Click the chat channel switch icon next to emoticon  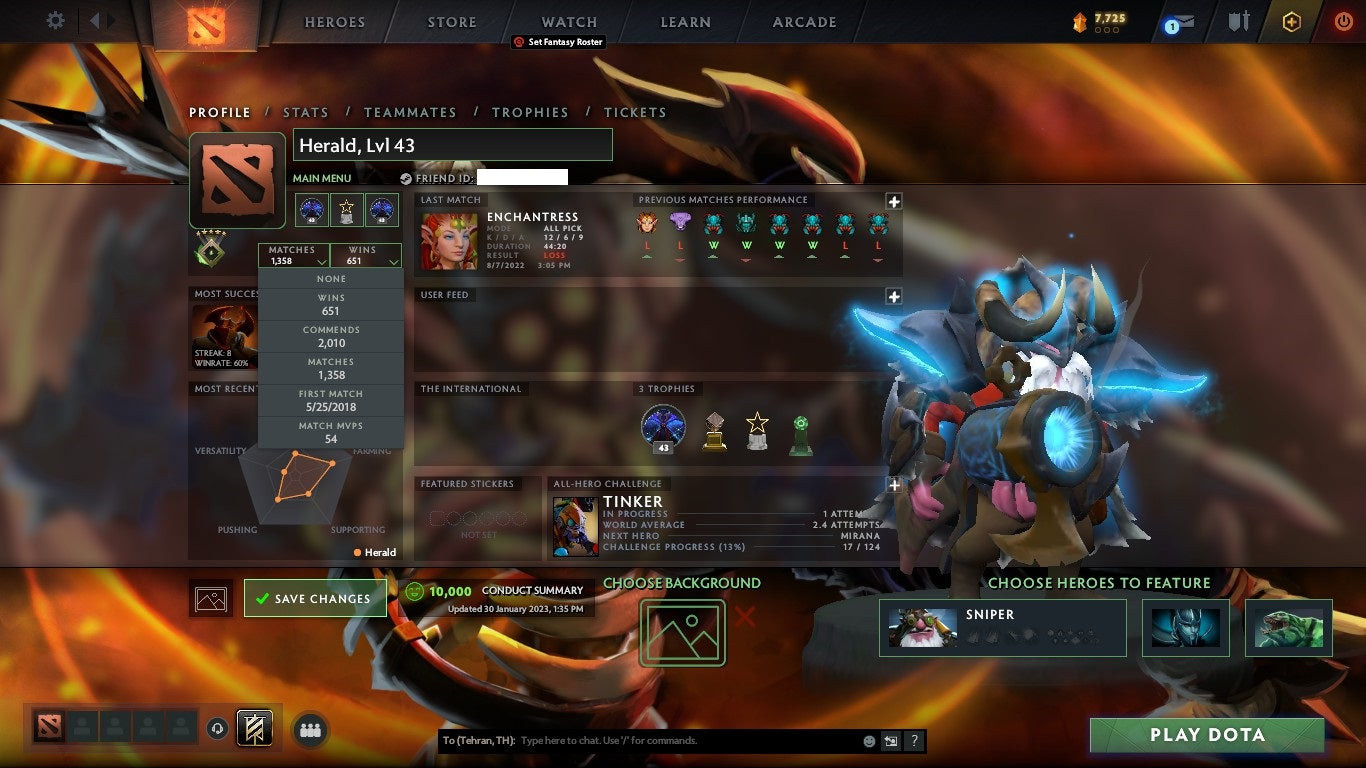(889, 740)
